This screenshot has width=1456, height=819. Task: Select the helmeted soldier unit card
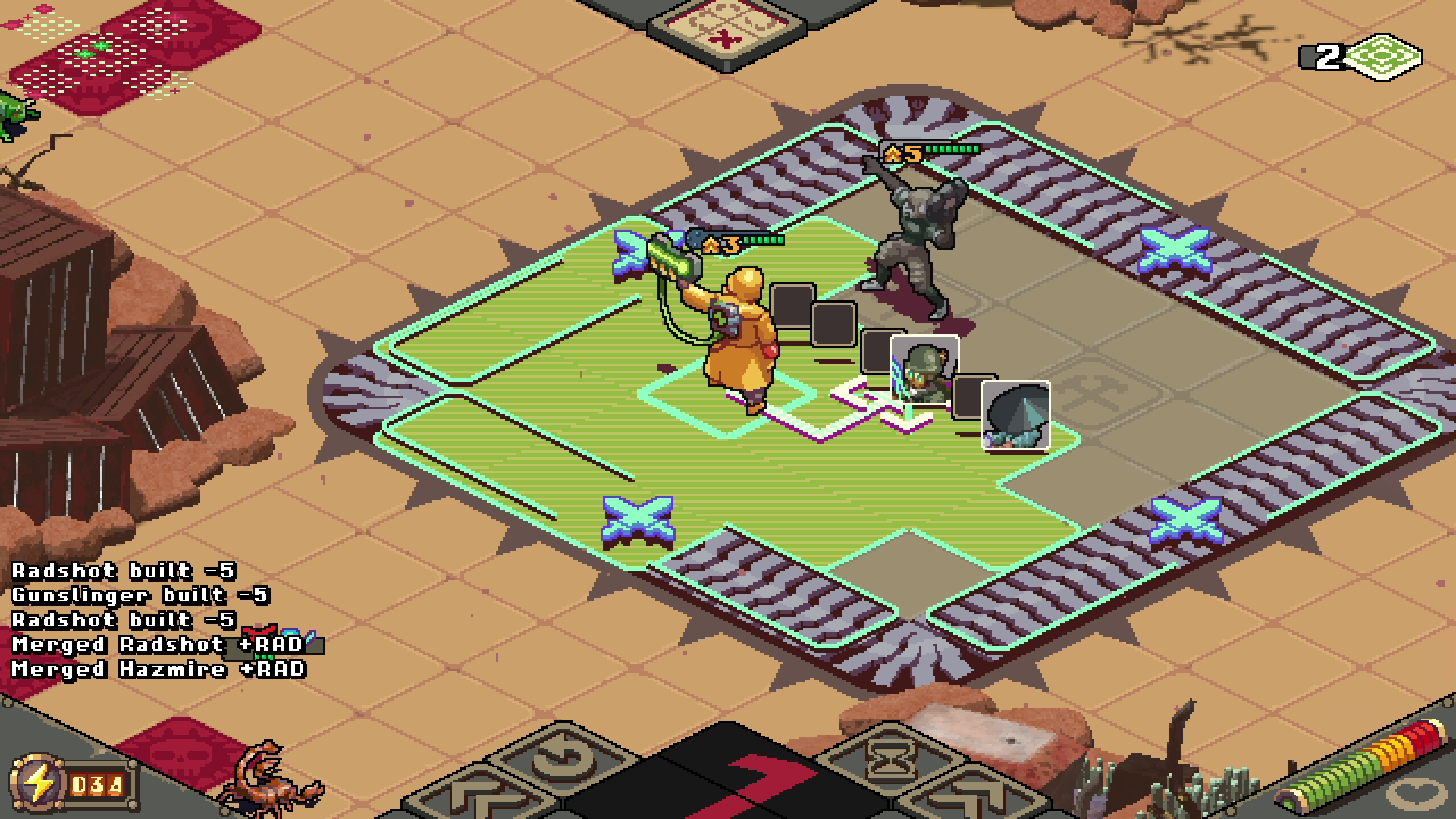[x=924, y=371]
